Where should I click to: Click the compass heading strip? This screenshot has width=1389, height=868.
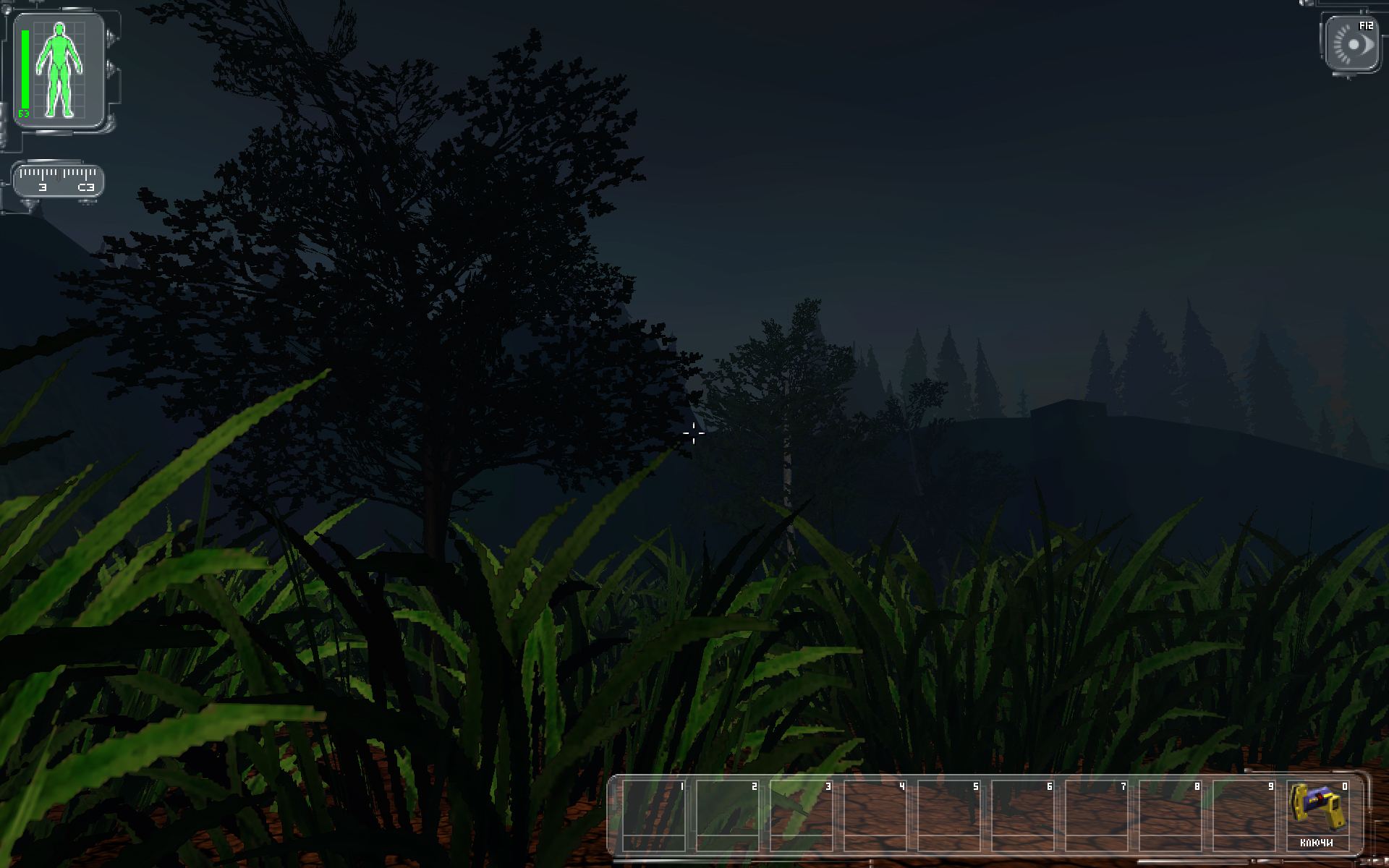pos(59,180)
